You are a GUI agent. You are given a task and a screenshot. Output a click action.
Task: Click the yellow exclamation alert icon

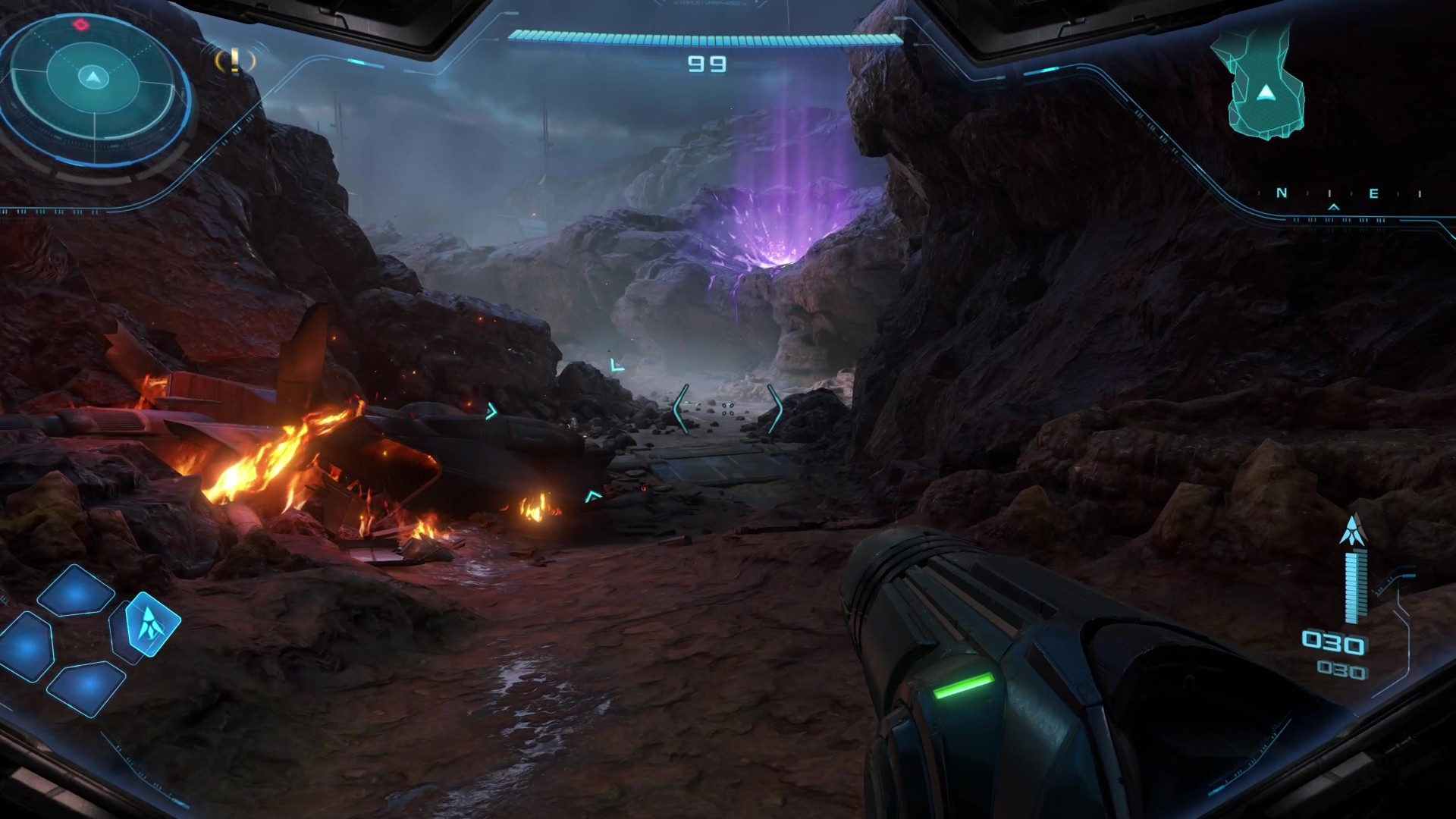235,61
